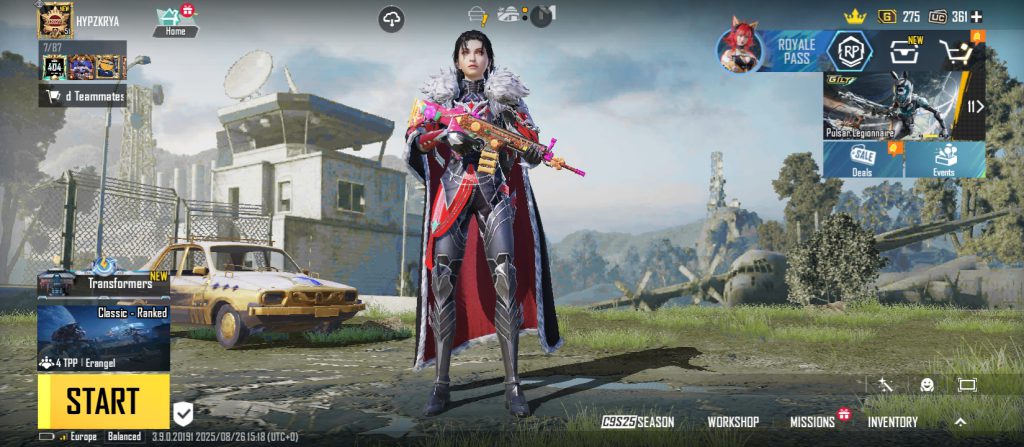Open the Home menu

pos(175,20)
